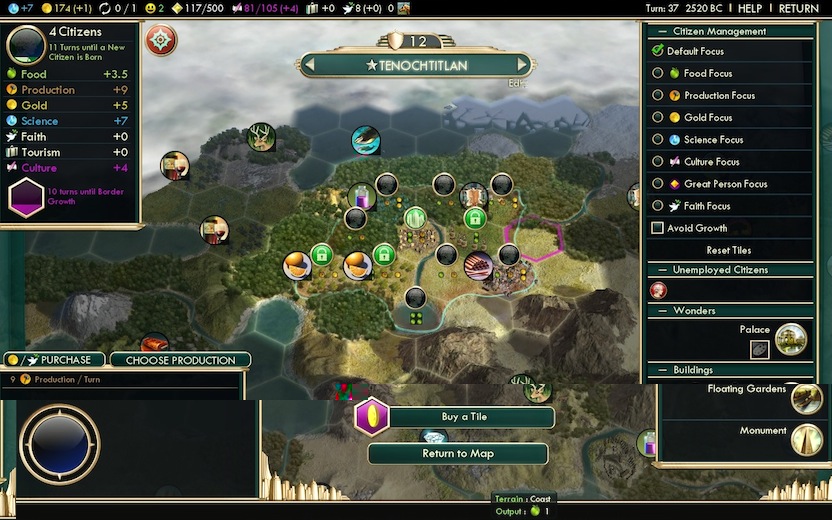Collapse the Citizen Management section
This screenshot has height=520, width=832.
point(660,31)
